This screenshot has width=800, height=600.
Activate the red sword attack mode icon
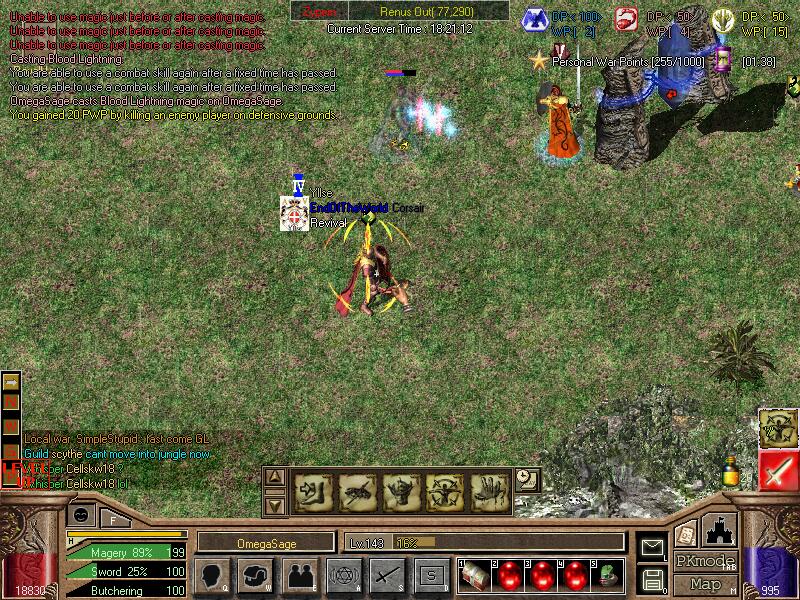(x=777, y=471)
